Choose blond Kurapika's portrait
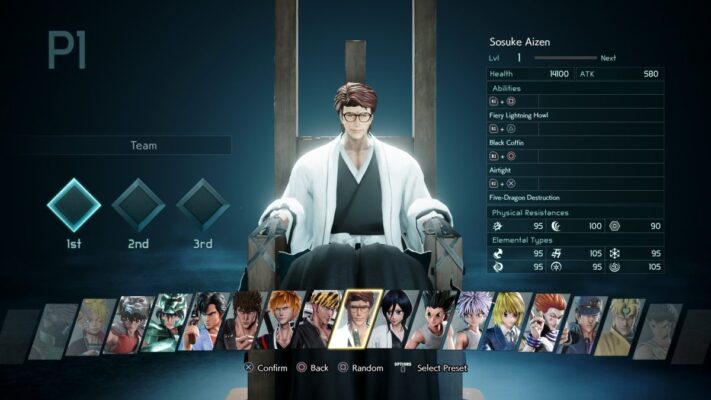Image resolution: width=711 pixels, height=400 pixels. pyautogui.click(x=507, y=325)
